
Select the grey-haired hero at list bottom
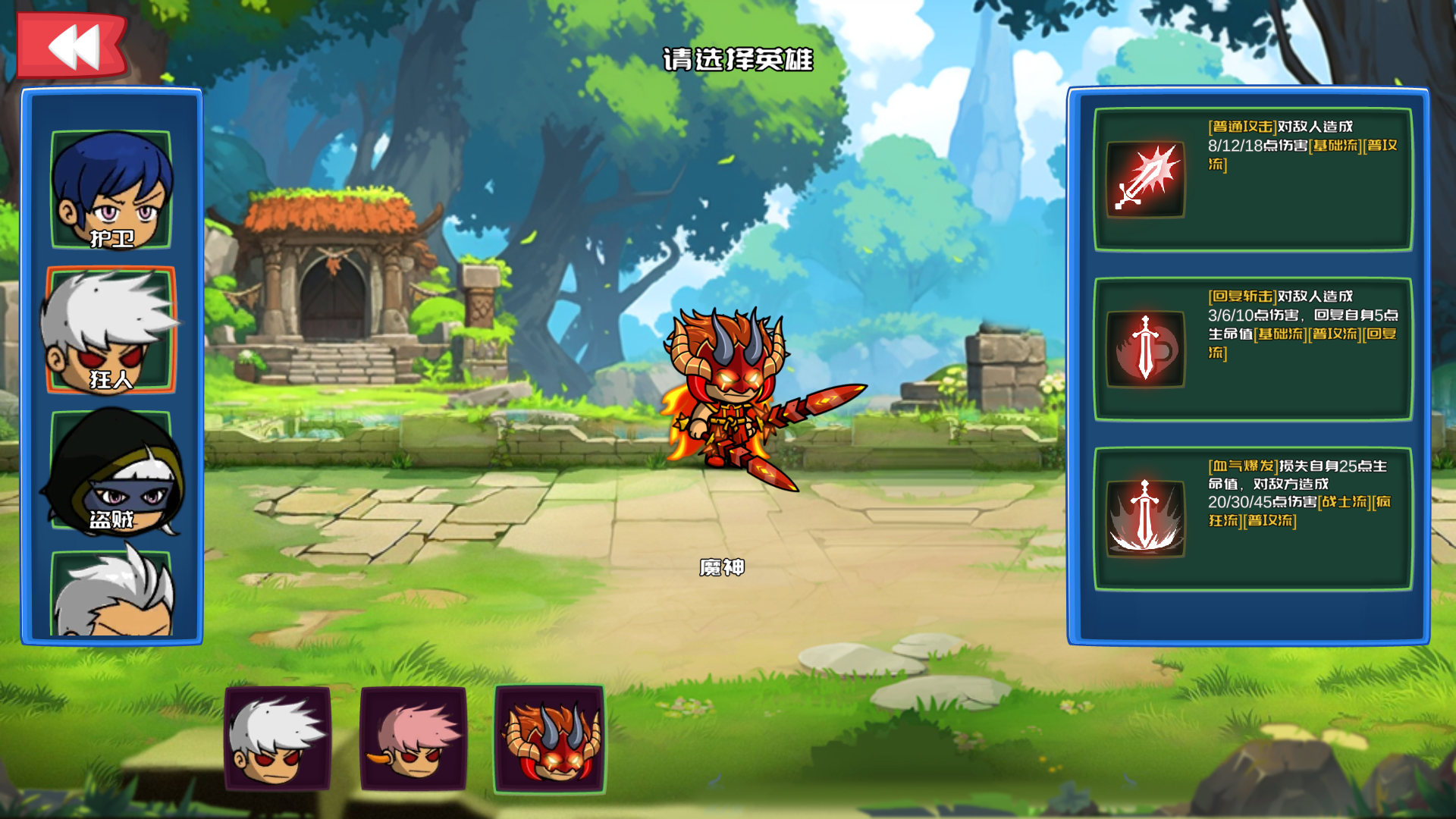tap(111, 595)
